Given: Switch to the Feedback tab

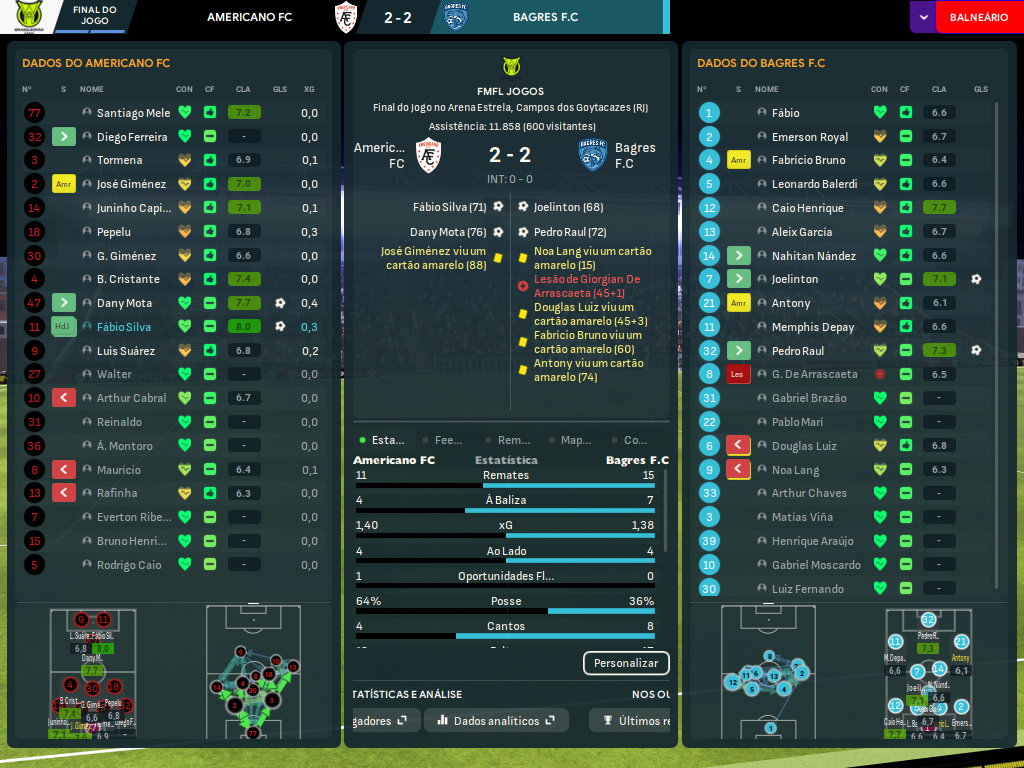Looking at the screenshot, I should (444, 440).
